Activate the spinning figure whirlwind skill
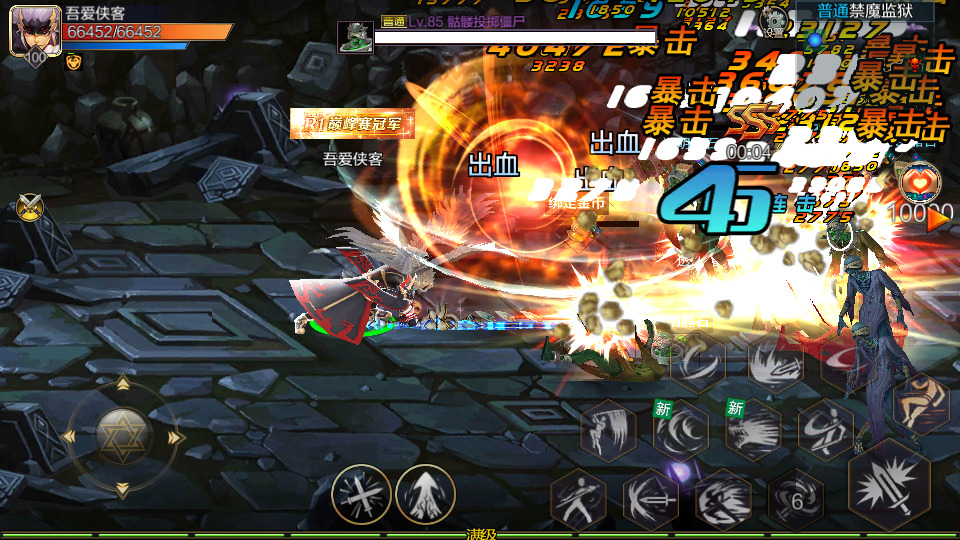 (x=826, y=430)
